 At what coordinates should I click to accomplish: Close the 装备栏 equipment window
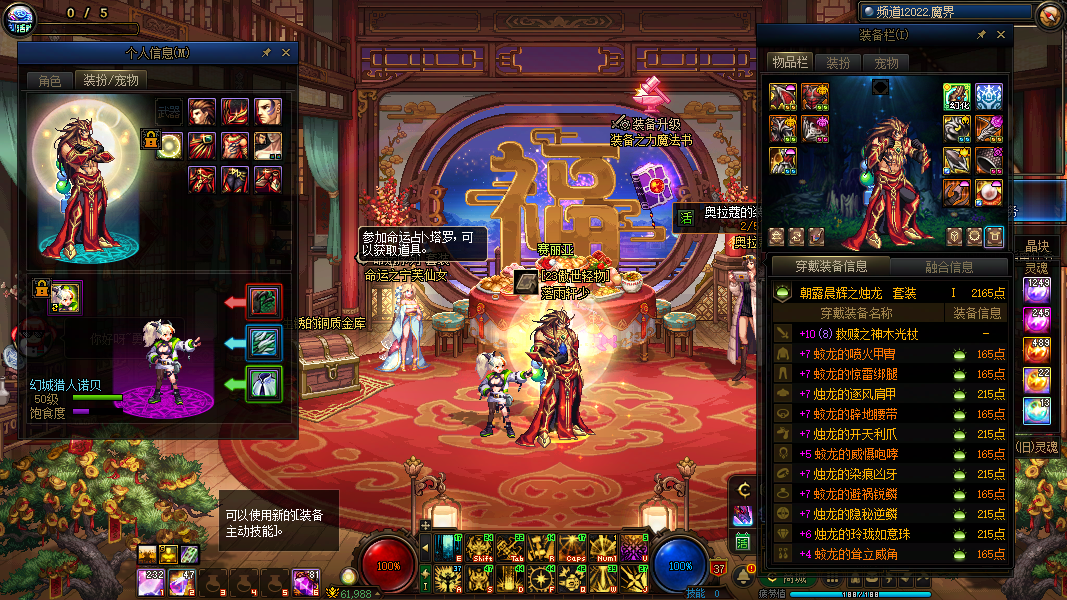pos(1000,35)
